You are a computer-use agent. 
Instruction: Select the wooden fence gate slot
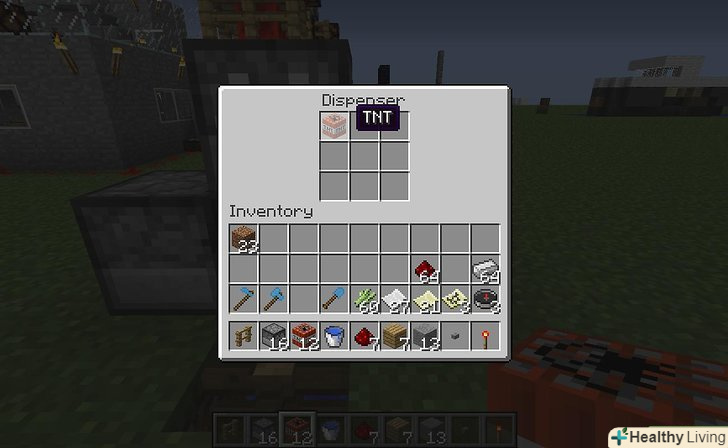(243, 336)
